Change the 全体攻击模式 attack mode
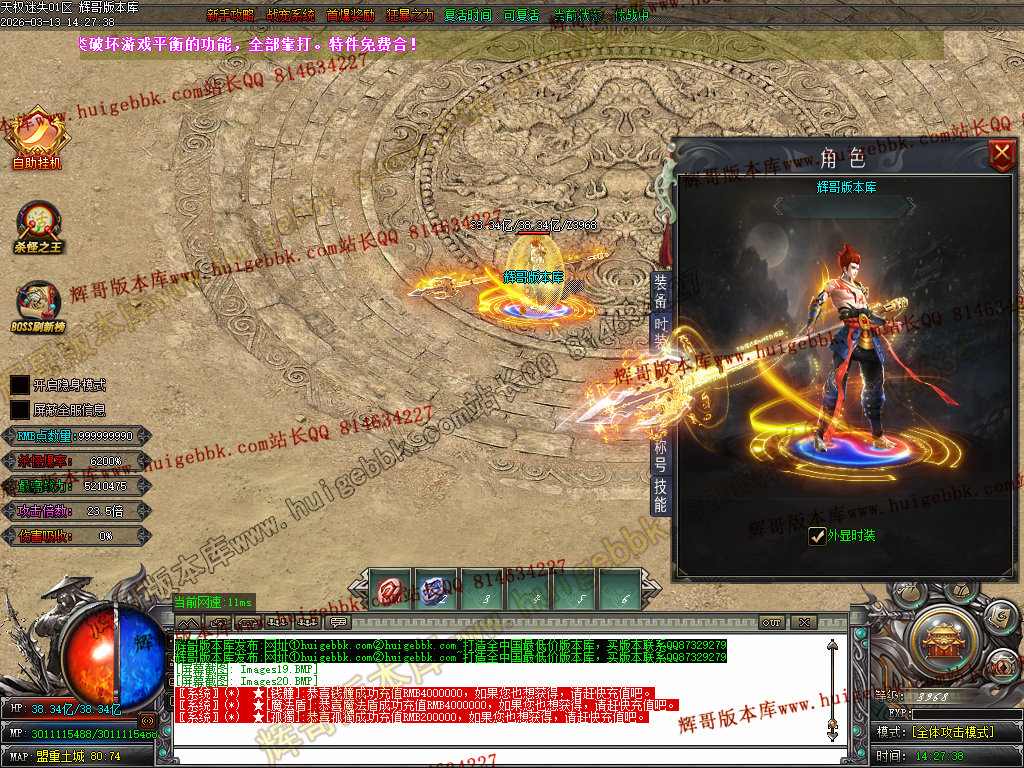 pos(949,732)
